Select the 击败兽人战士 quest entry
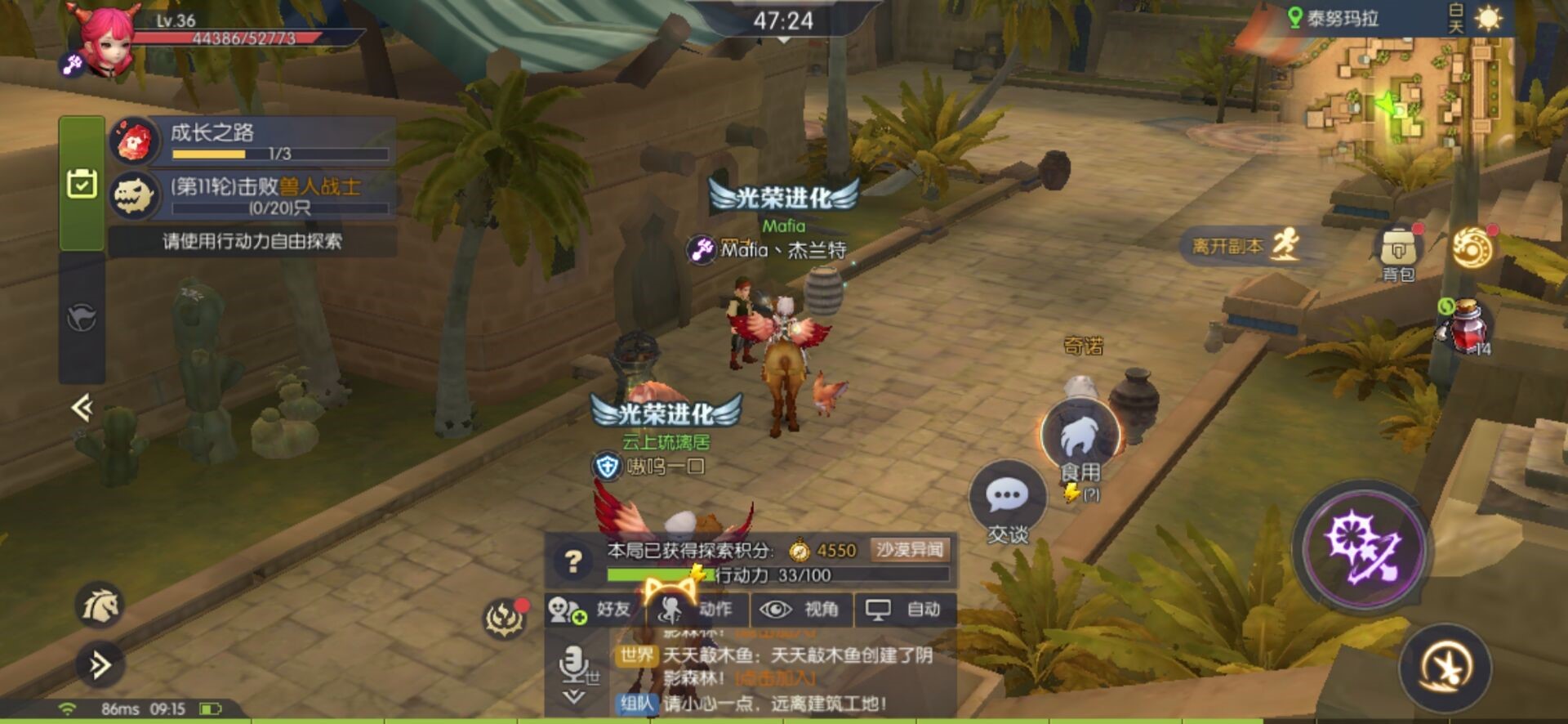 pos(253,196)
